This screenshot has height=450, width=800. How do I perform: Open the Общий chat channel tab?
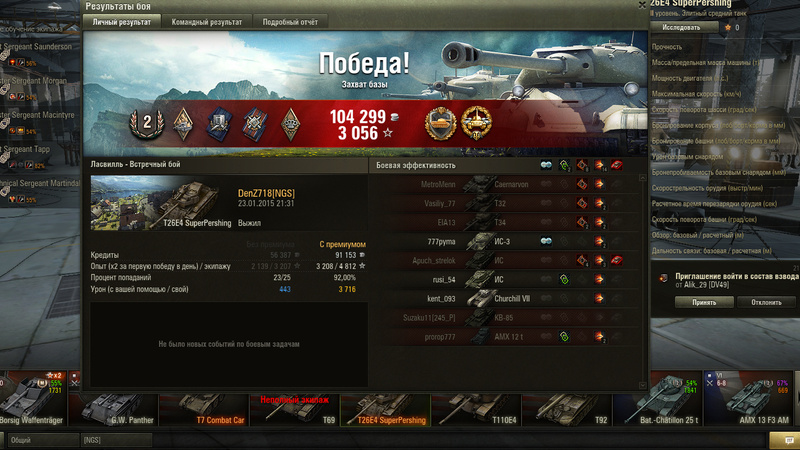(x=40, y=439)
